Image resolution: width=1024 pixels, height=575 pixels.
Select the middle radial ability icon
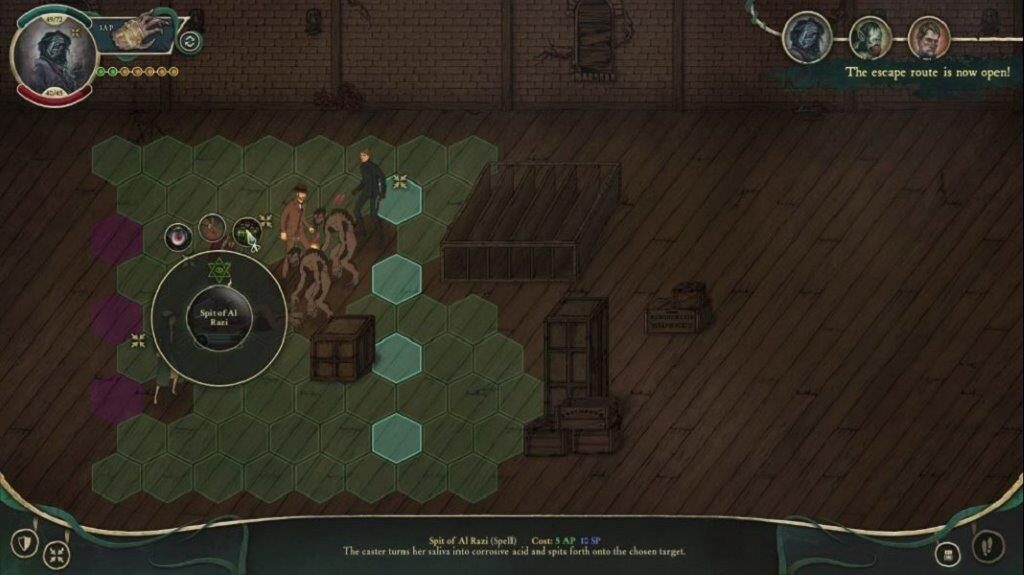[x=212, y=231]
